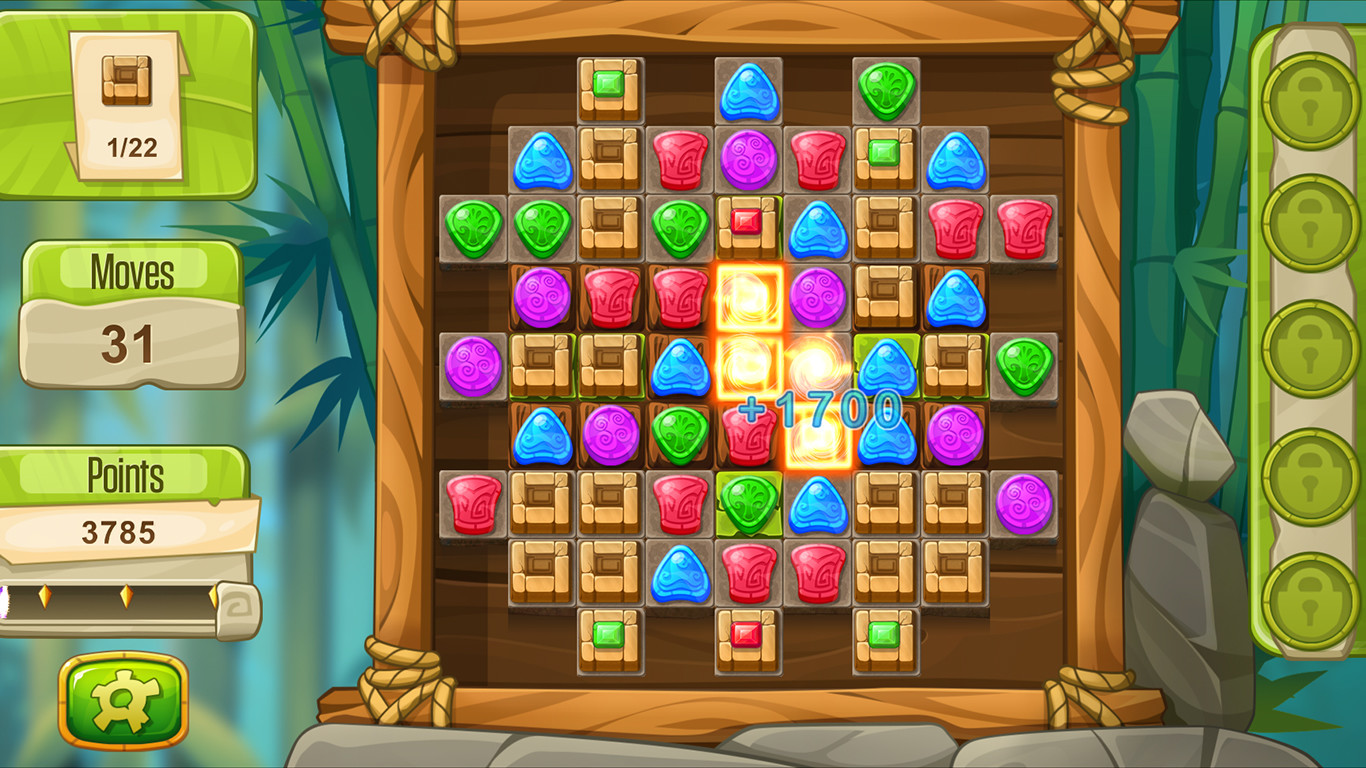Image resolution: width=1366 pixels, height=768 pixels.
Task: Click the +1700 score popup
Action: click(x=818, y=406)
